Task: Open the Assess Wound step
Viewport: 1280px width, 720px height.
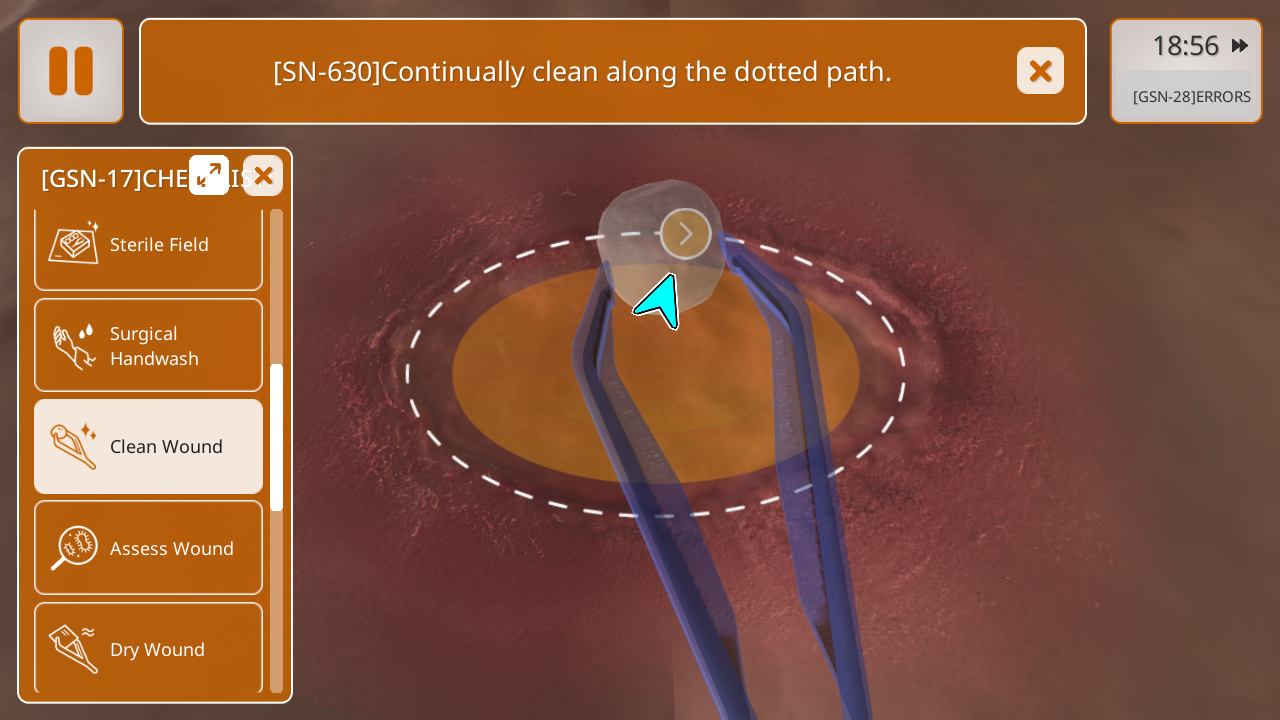Action: tap(148, 548)
